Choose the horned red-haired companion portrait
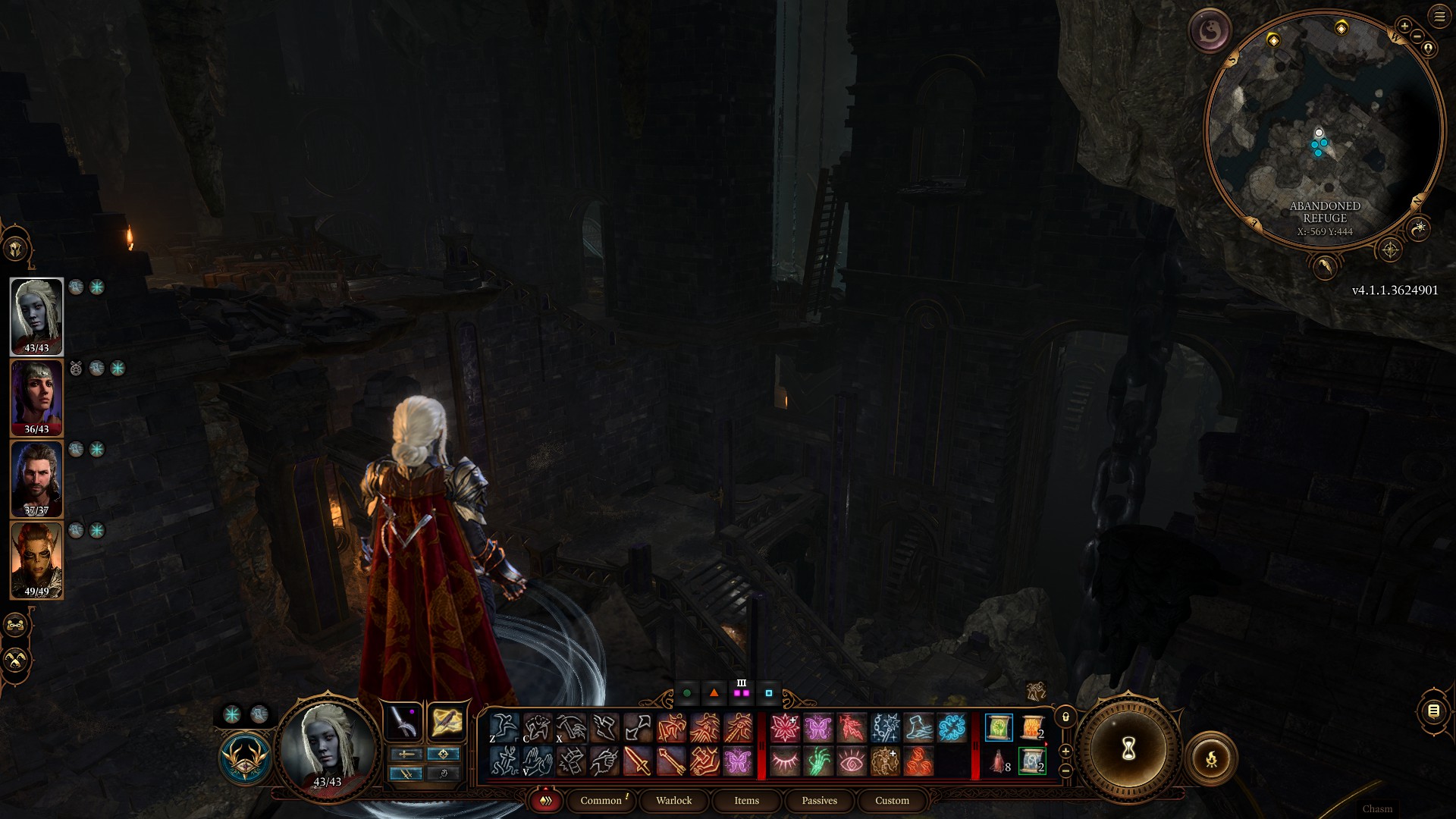The width and height of the screenshot is (1456, 819). (x=36, y=560)
